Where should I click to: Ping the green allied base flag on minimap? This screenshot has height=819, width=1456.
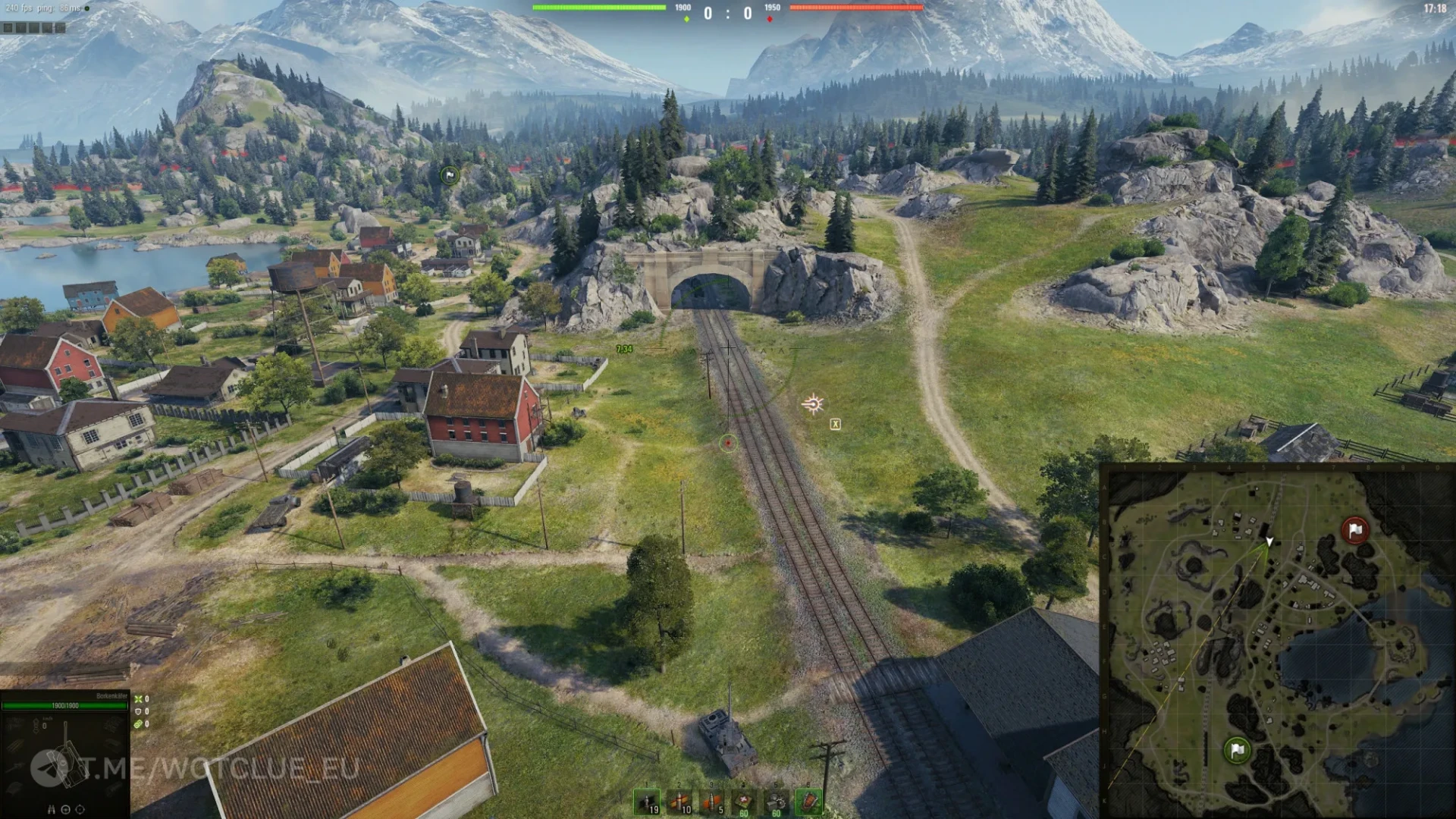tap(1237, 750)
